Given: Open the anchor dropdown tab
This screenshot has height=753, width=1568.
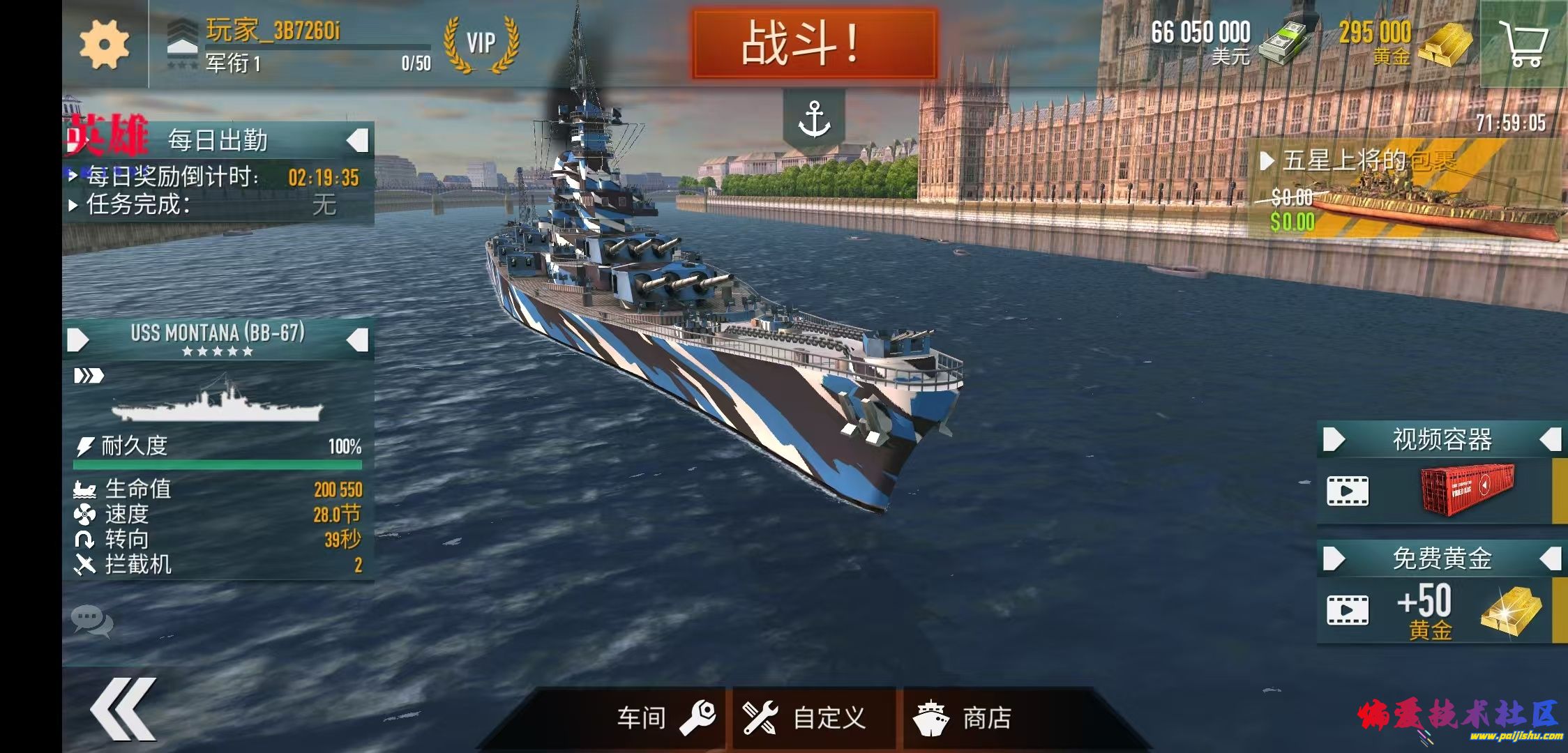Looking at the screenshot, I should pos(814,119).
